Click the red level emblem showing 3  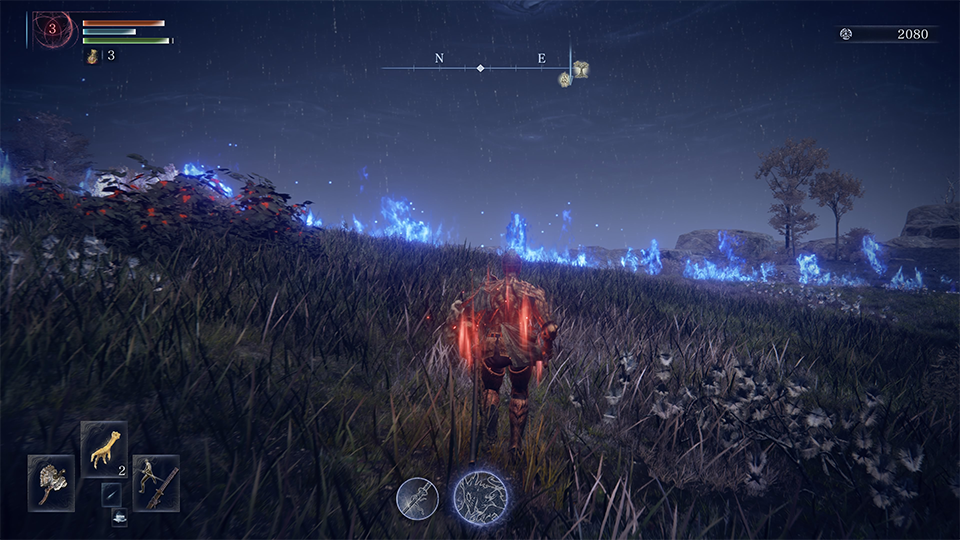point(53,30)
